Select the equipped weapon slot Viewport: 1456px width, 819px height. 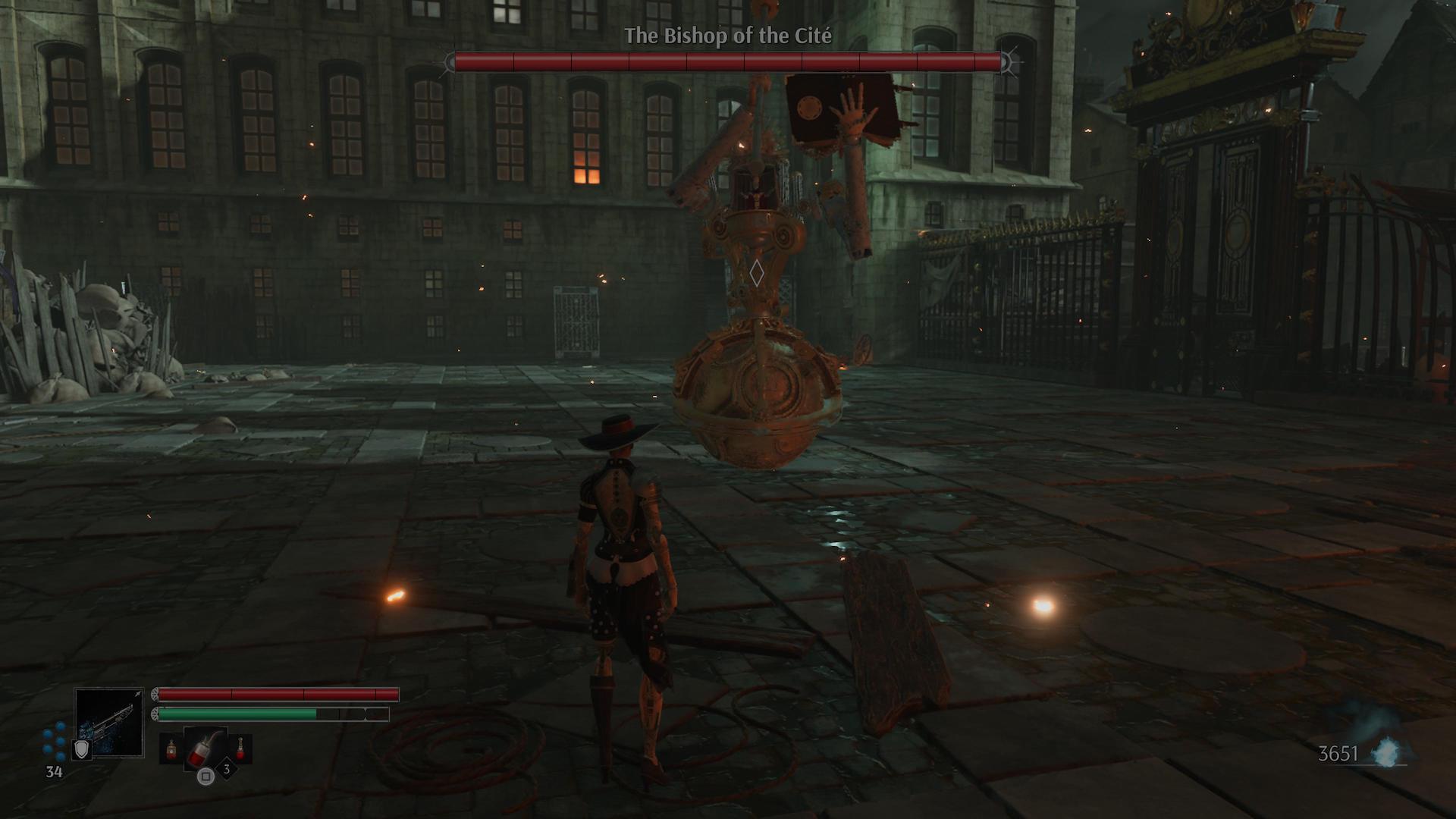[x=109, y=722]
